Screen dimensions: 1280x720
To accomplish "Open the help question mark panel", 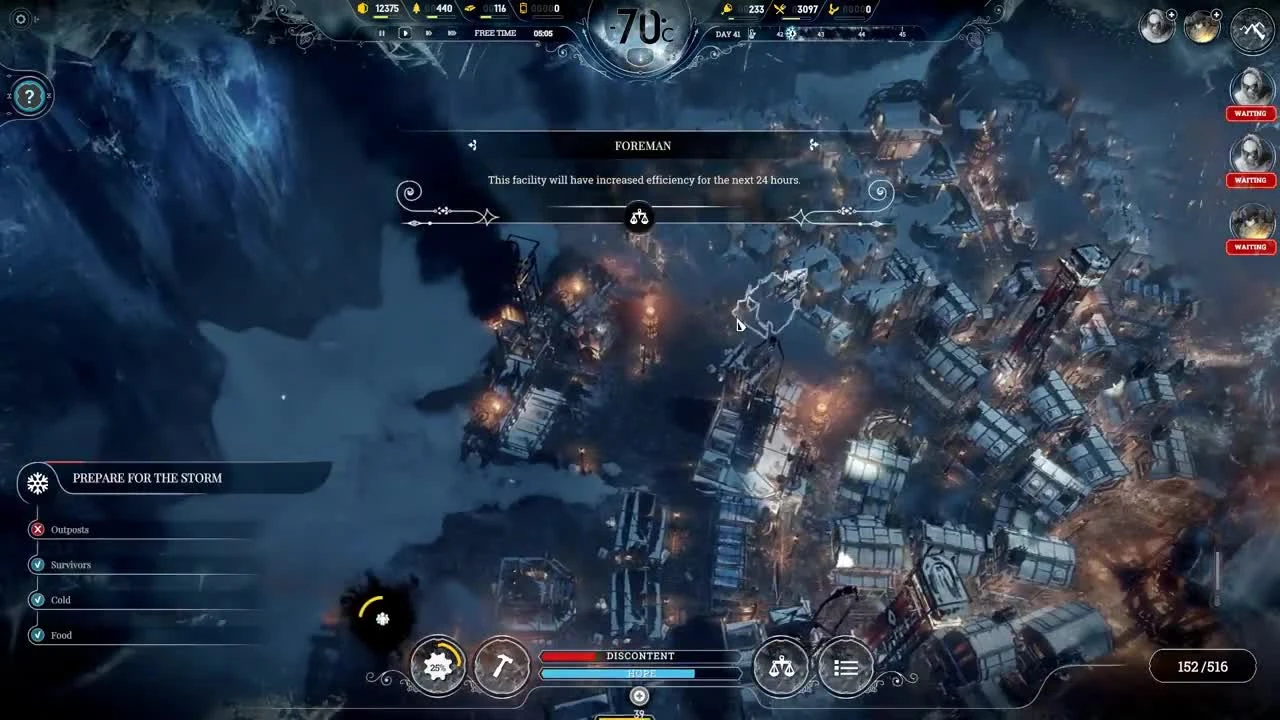I will pos(29,96).
